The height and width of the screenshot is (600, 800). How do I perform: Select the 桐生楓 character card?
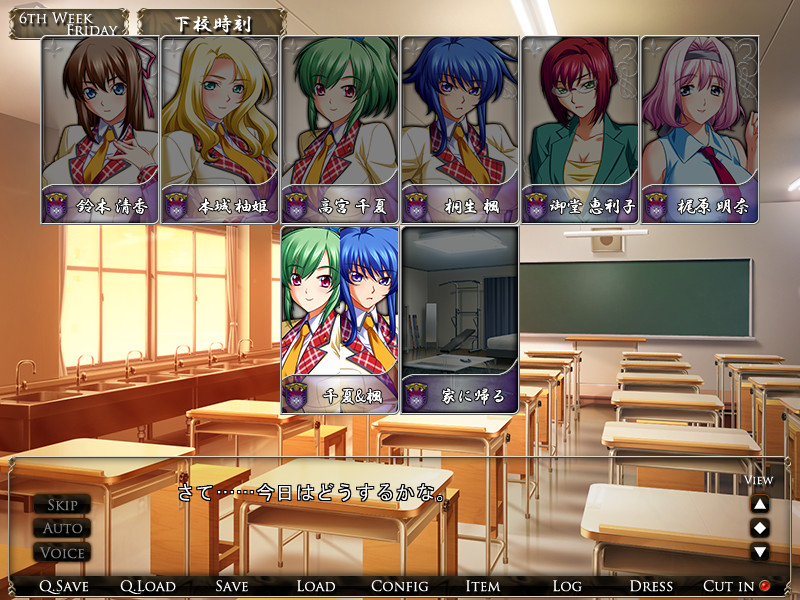(x=460, y=130)
